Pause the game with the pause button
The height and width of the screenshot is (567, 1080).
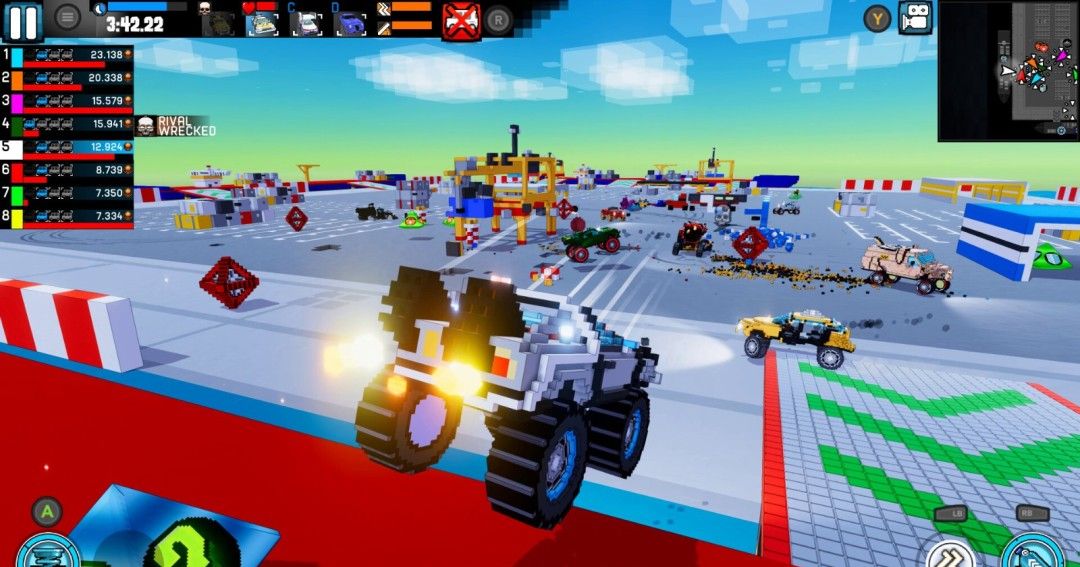point(24,20)
